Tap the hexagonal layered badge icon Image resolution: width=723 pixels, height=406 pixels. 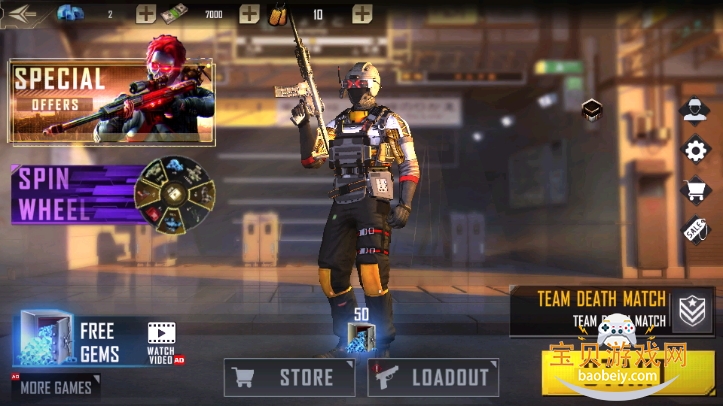click(x=591, y=109)
